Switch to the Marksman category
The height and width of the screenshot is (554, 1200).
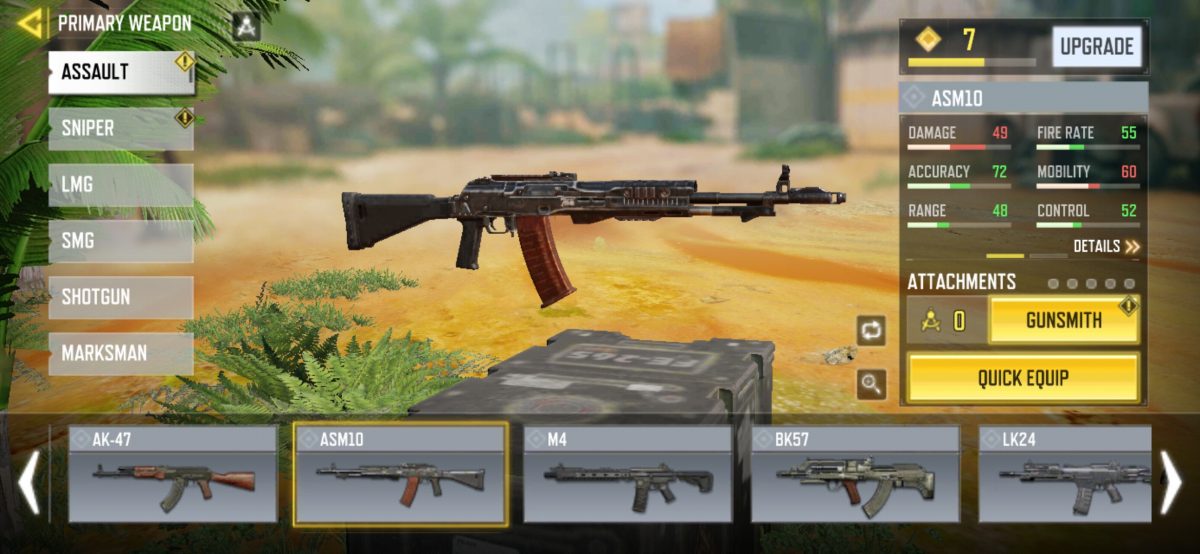(x=120, y=353)
